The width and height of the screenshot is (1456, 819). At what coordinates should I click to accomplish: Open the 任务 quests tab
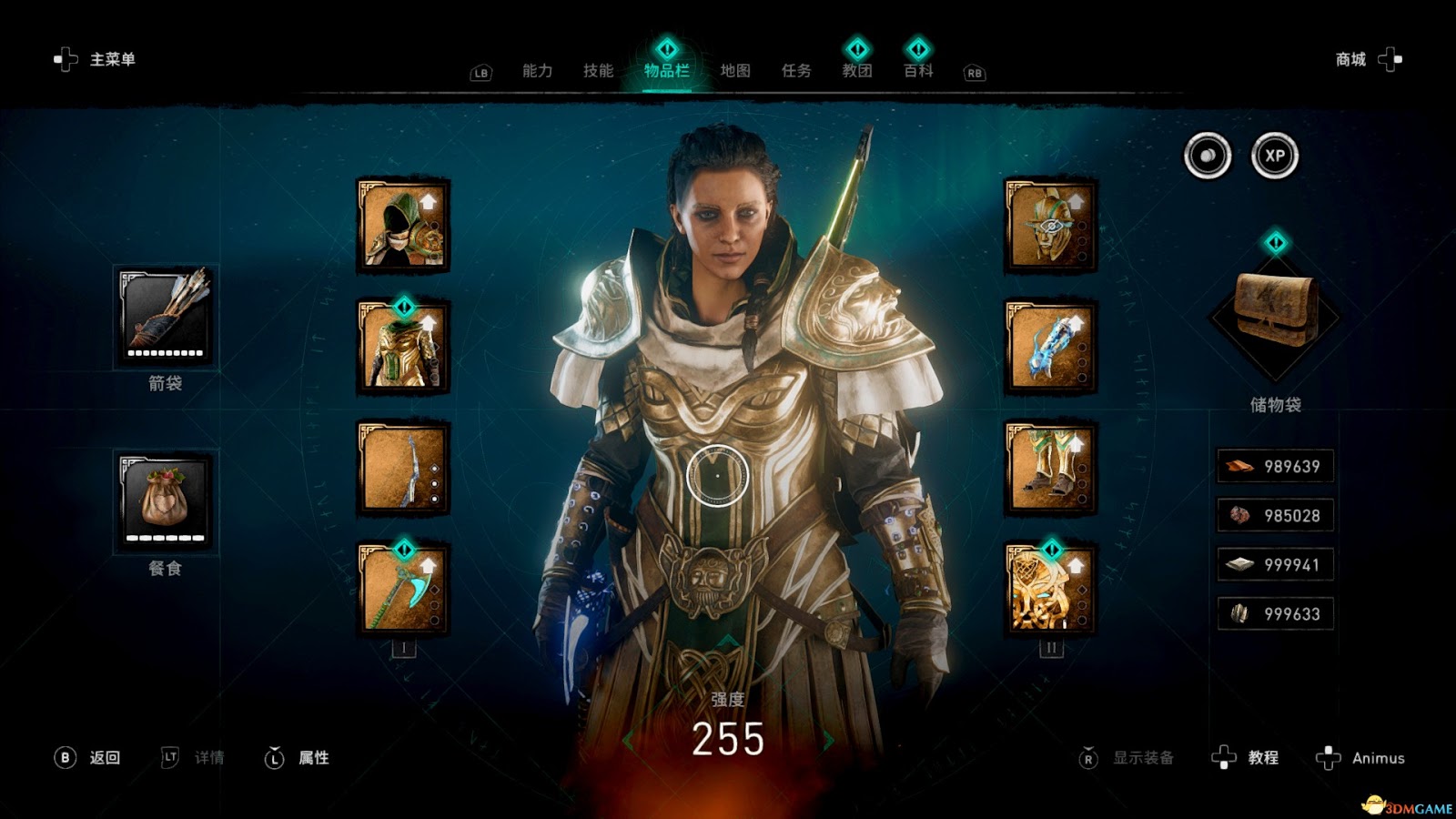click(x=796, y=71)
